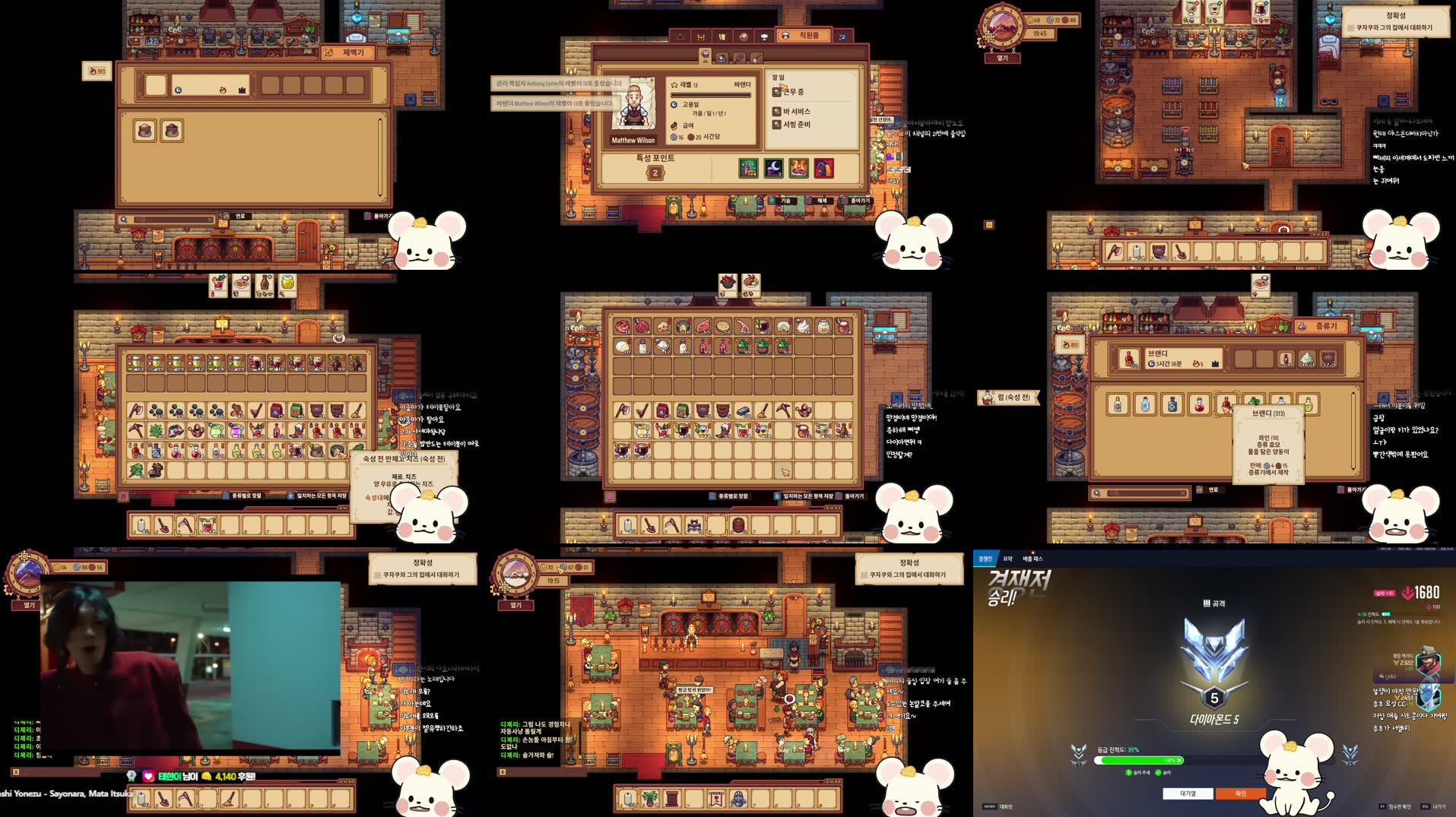This screenshot has width=1456, height=817.
Task: Click the 기술 button in the staff panel
Action: [786, 201]
